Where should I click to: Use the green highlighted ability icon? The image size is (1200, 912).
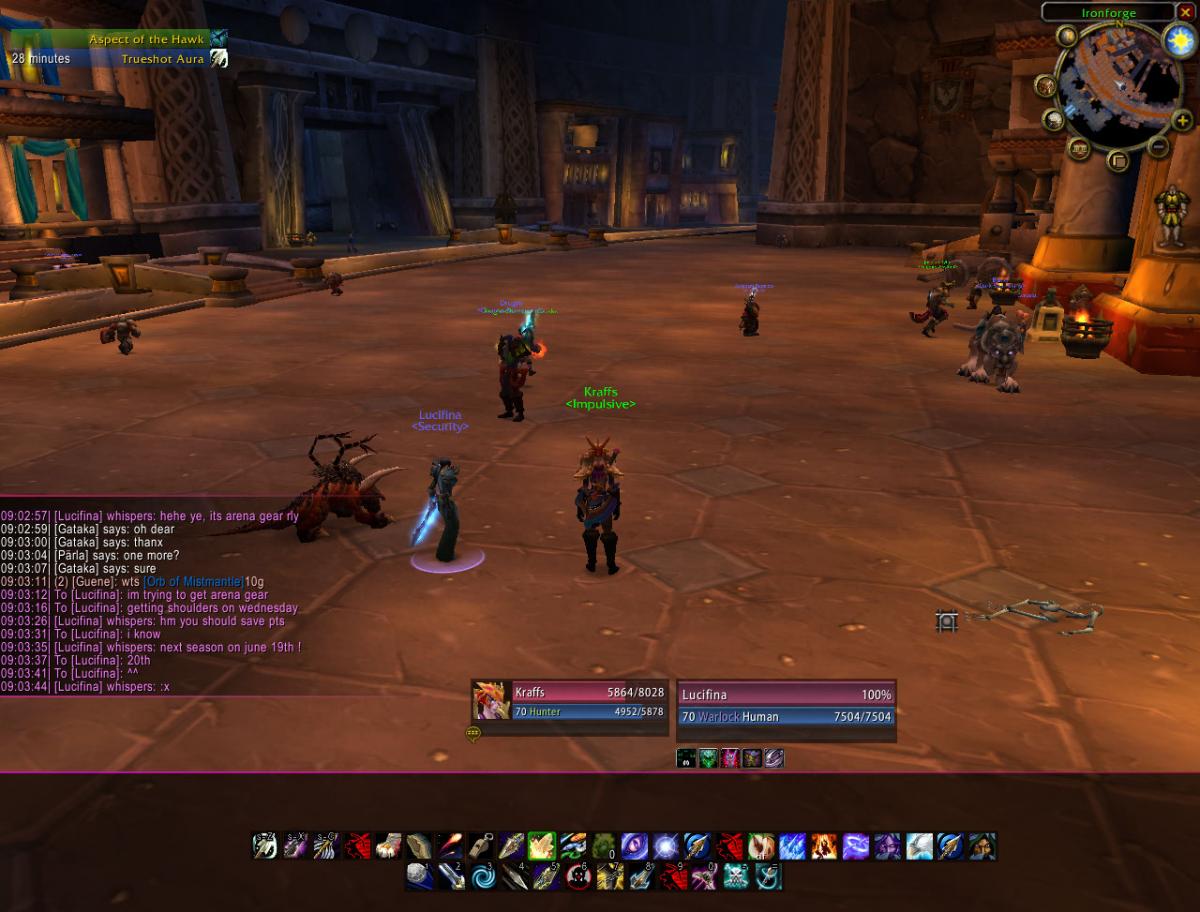[542, 846]
